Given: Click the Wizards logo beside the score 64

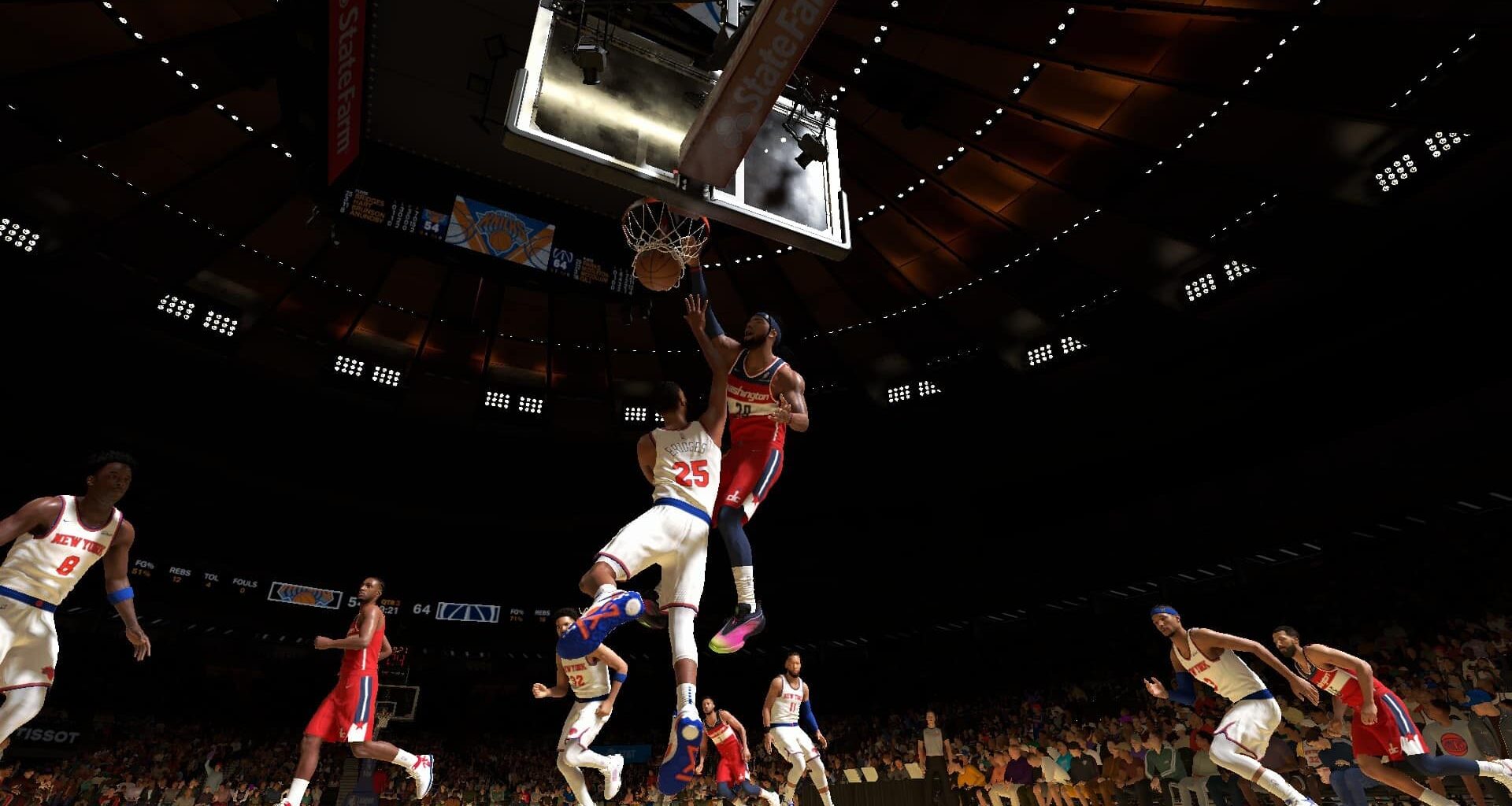Looking at the screenshot, I should click(x=468, y=612).
